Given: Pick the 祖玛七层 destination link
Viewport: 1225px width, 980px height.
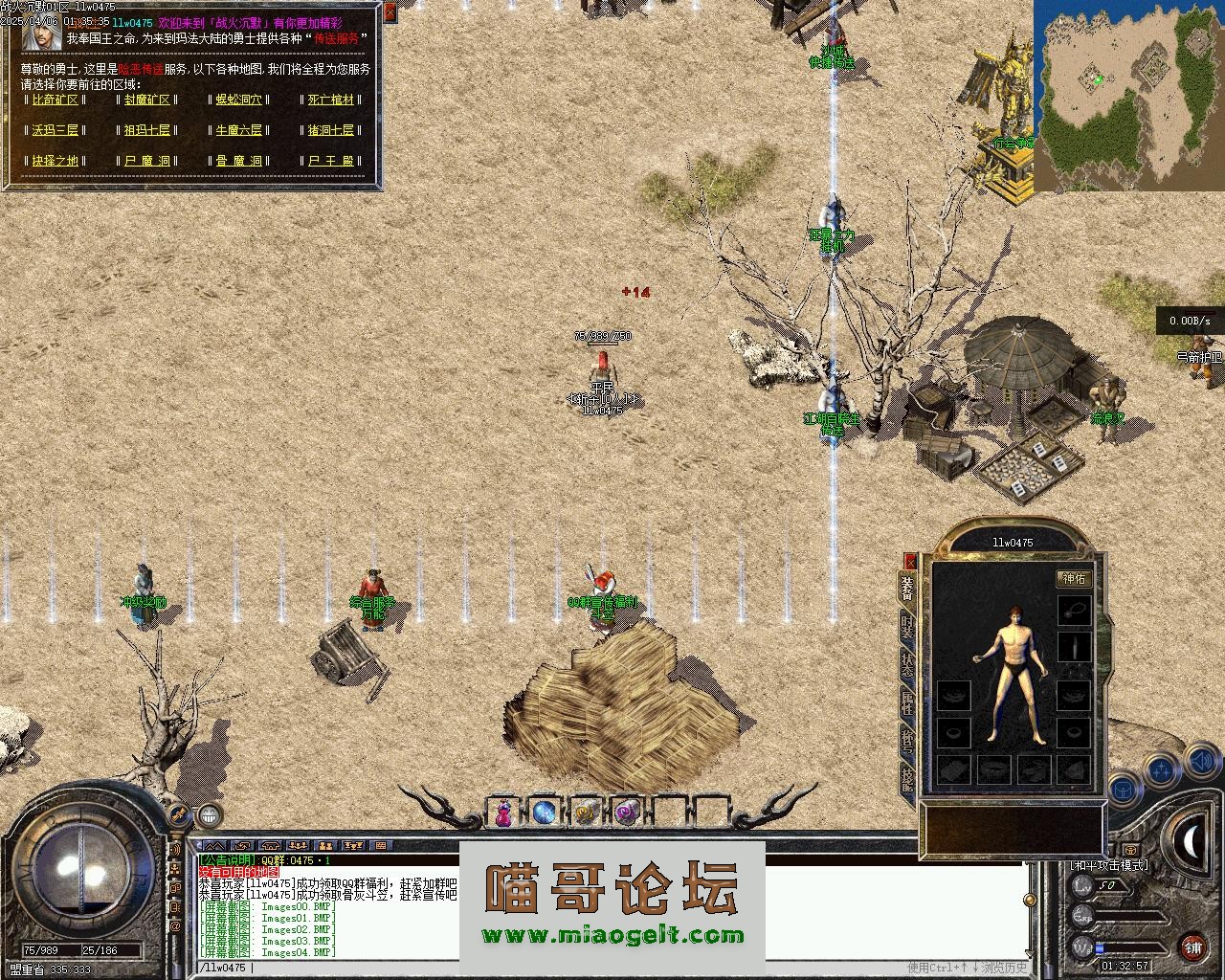Looking at the screenshot, I should (146, 130).
